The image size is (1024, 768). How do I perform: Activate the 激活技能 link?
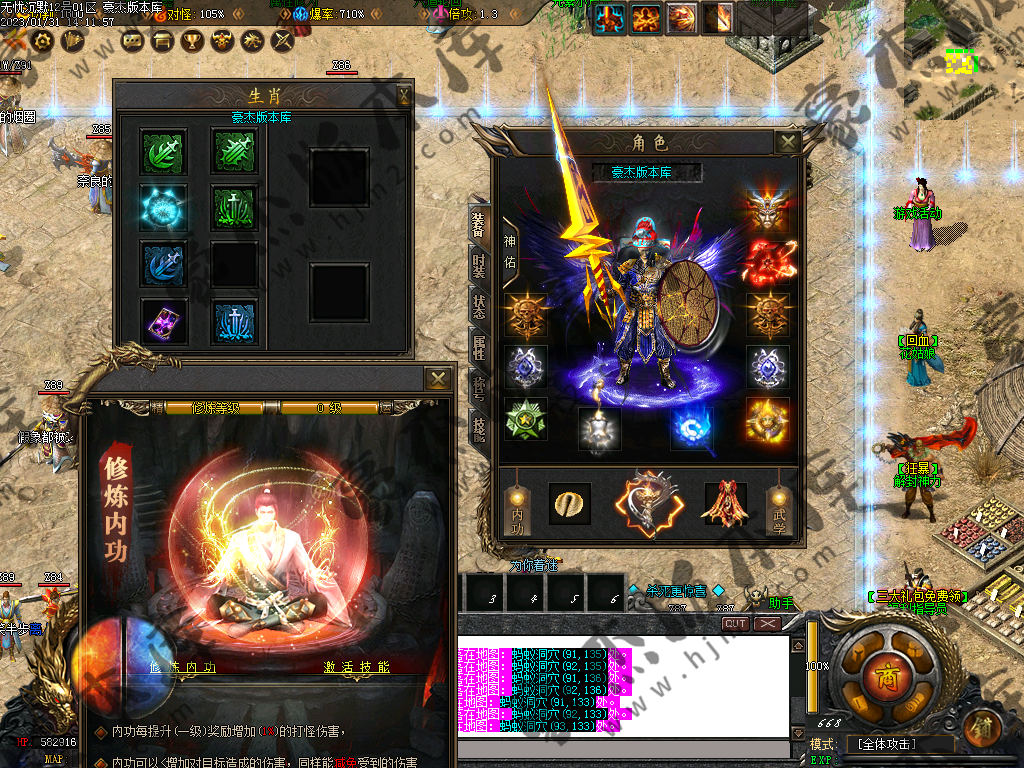[x=356, y=667]
